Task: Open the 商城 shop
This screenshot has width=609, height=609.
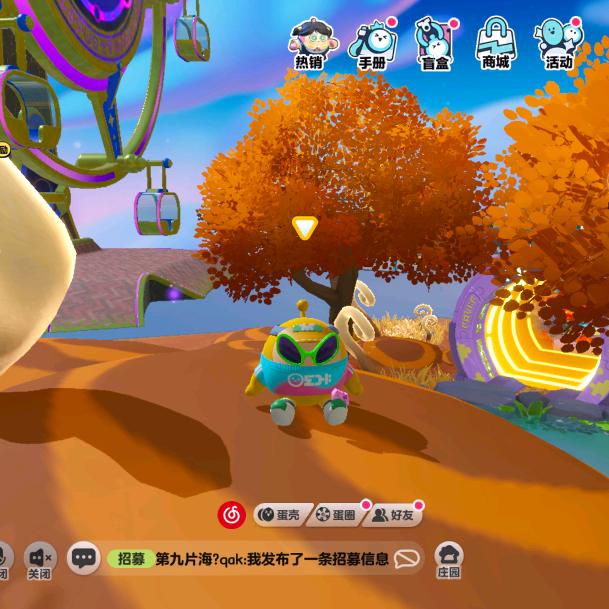Action: tap(495, 44)
